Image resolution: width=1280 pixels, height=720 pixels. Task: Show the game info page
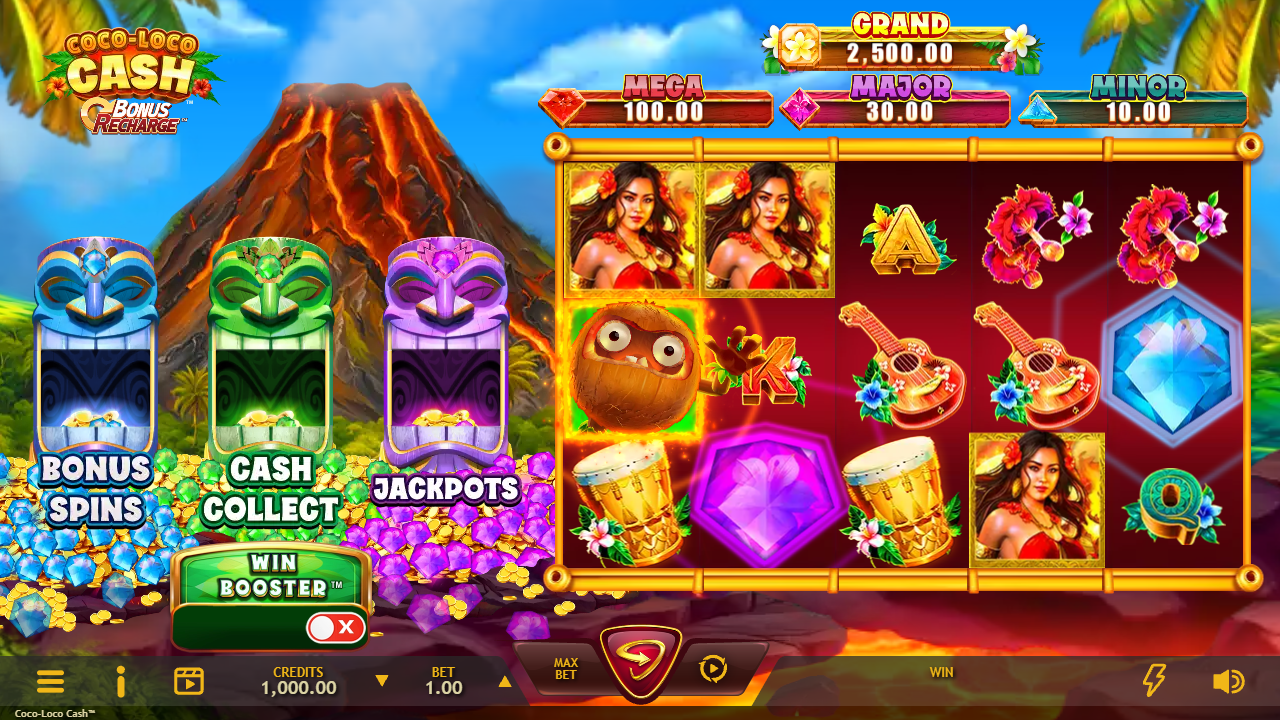tap(121, 682)
